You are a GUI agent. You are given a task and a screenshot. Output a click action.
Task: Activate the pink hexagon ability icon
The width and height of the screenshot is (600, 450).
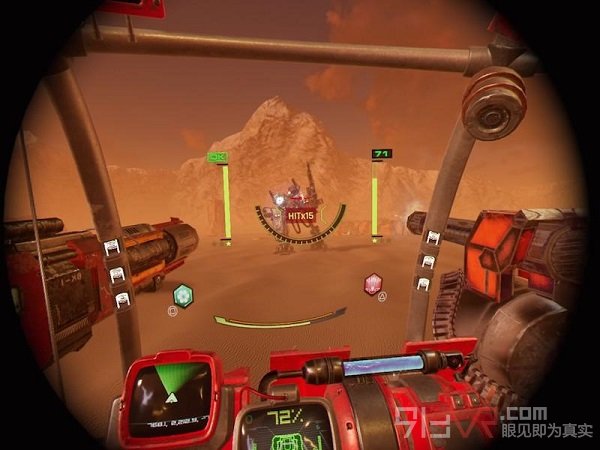pos(373,283)
